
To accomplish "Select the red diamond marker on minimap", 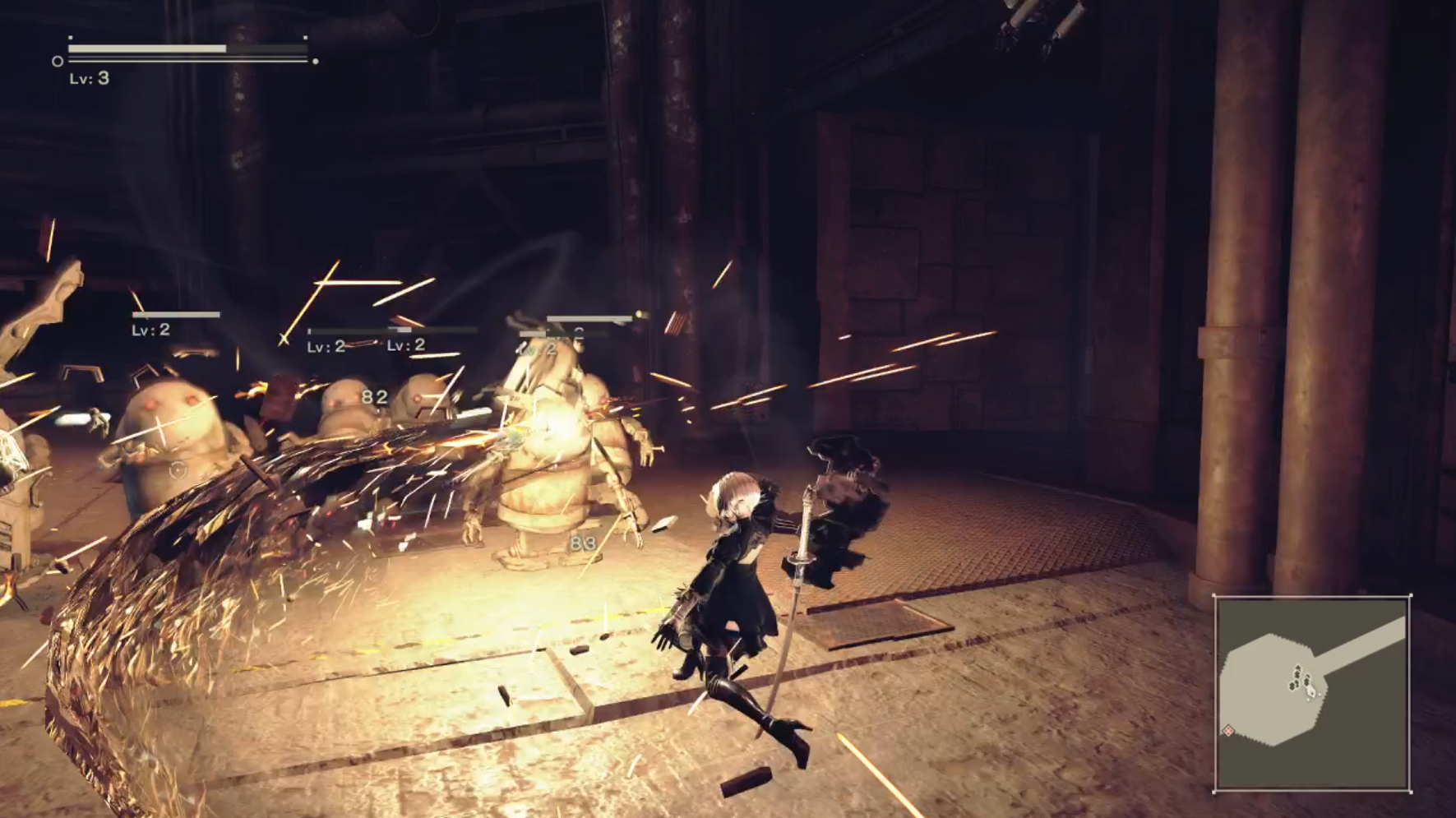I will (x=1228, y=730).
